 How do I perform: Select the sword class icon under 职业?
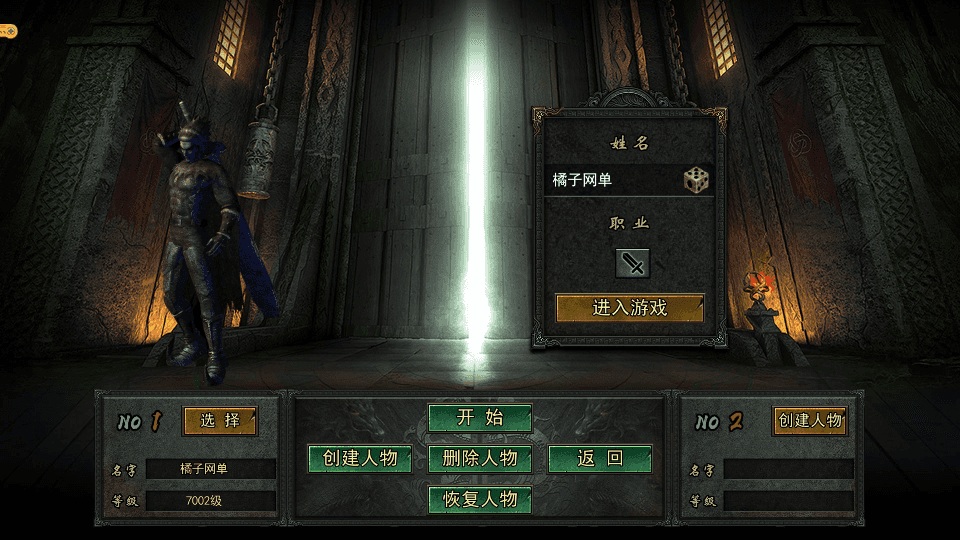click(632, 263)
